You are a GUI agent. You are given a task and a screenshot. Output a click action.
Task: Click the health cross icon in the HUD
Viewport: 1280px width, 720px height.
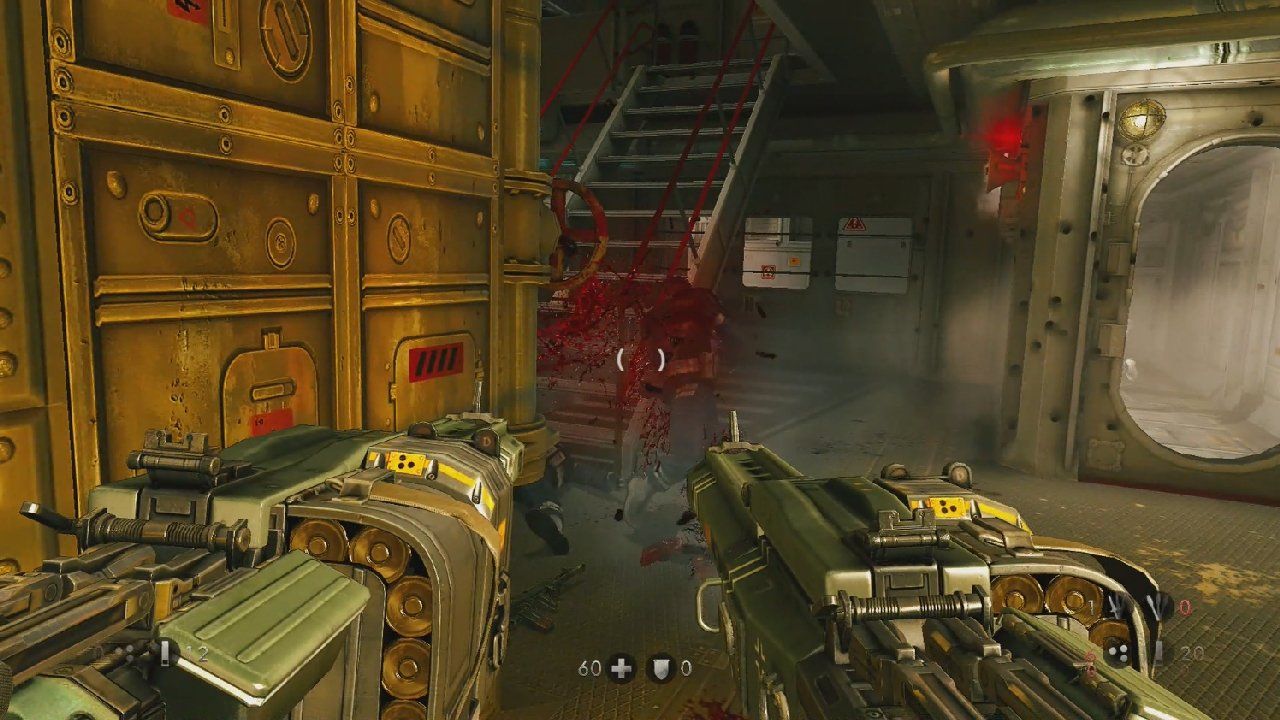point(619,665)
